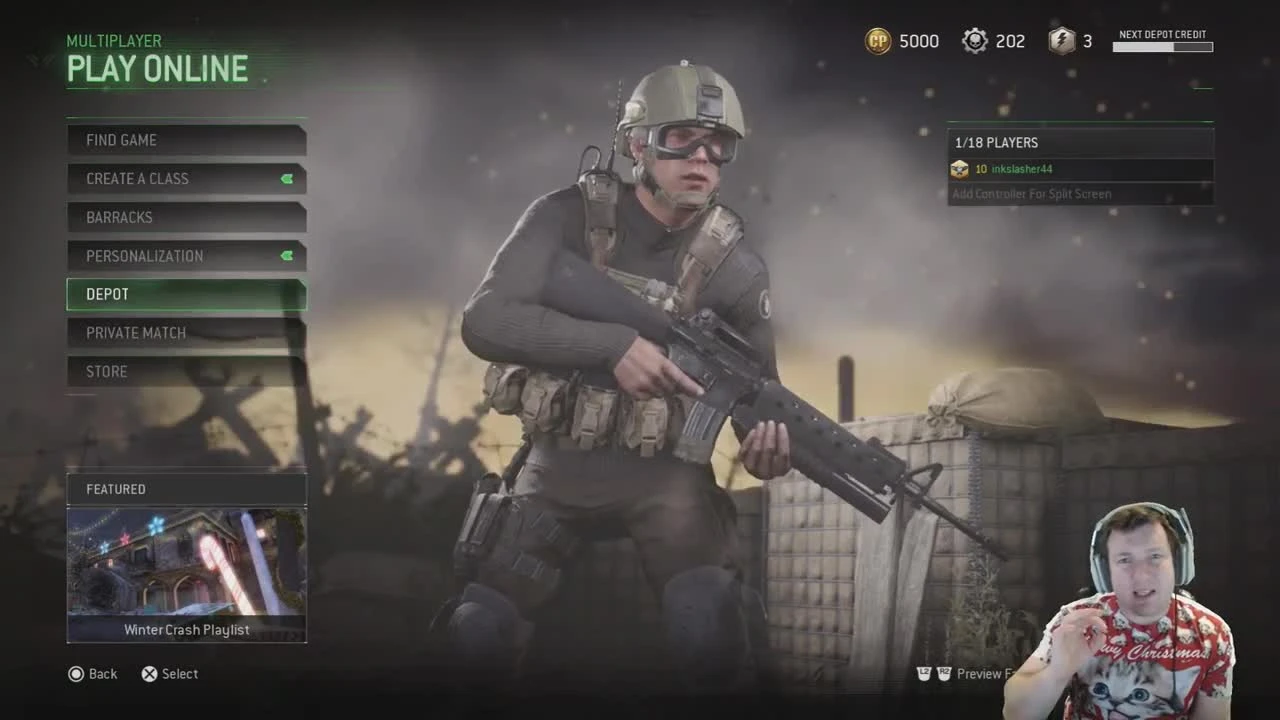Expand the Personalization submenu arrow
This screenshot has height=720, width=1280.
[x=288, y=256]
